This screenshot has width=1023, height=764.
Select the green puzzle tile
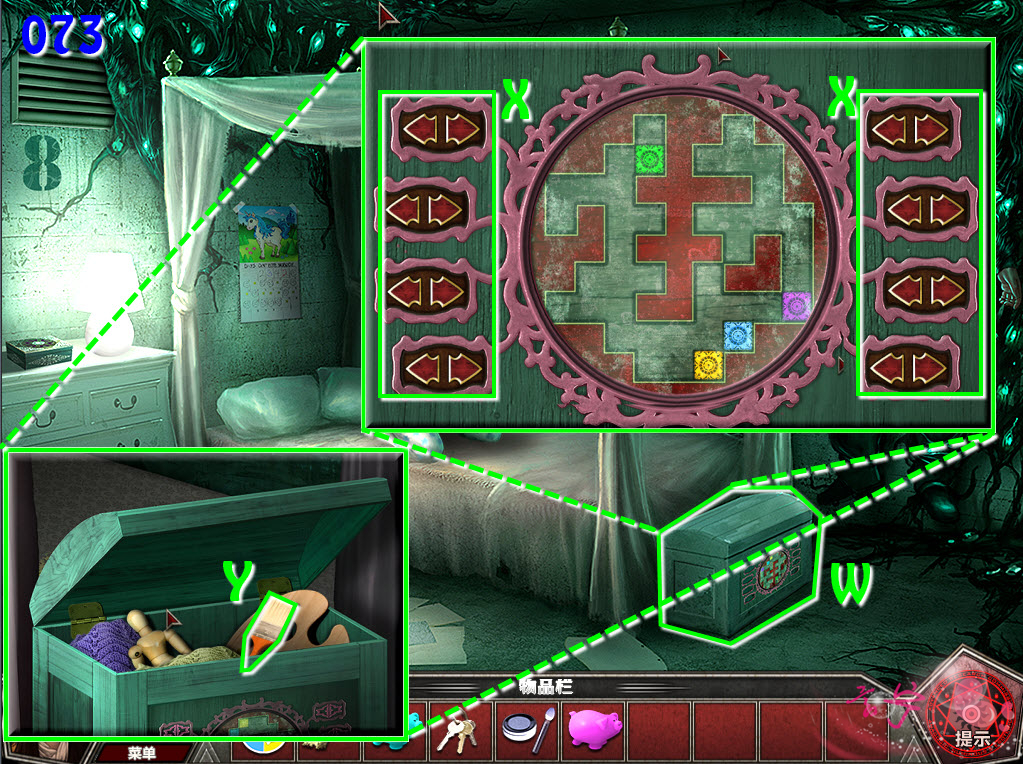[x=651, y=157]
